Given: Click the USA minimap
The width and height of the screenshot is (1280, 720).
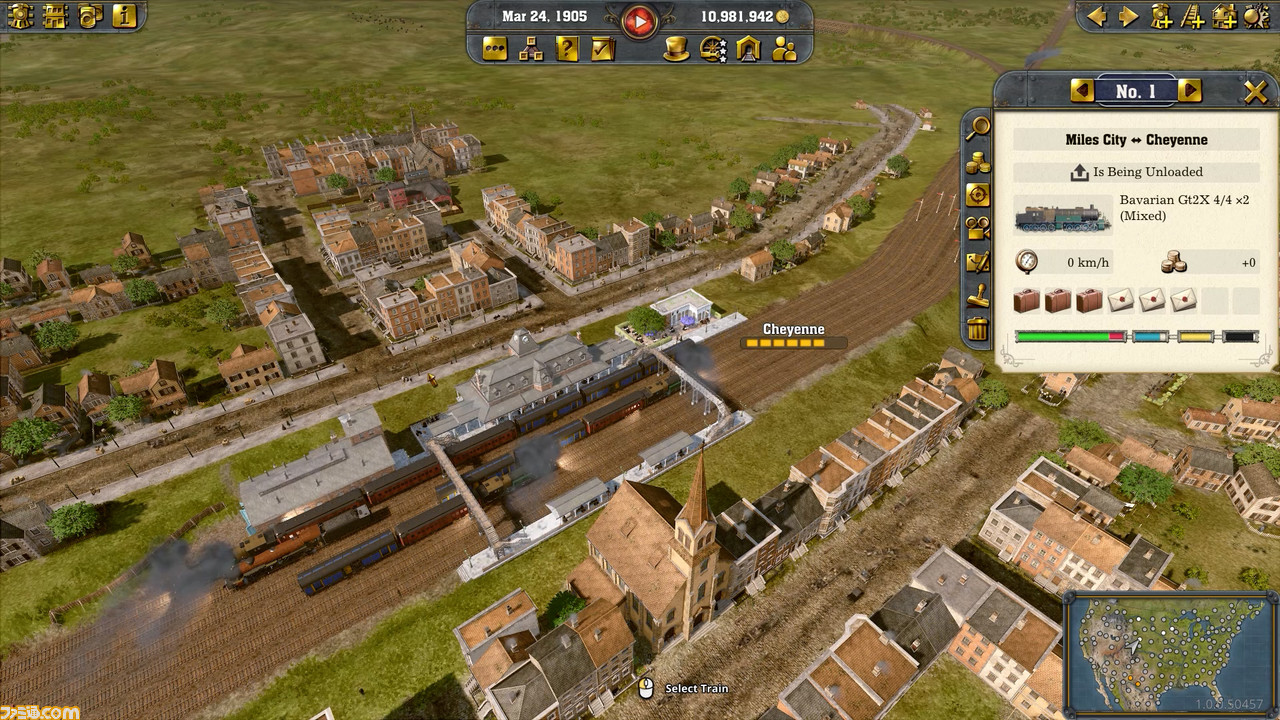Looking at the screenshot, I should 1169,650.
